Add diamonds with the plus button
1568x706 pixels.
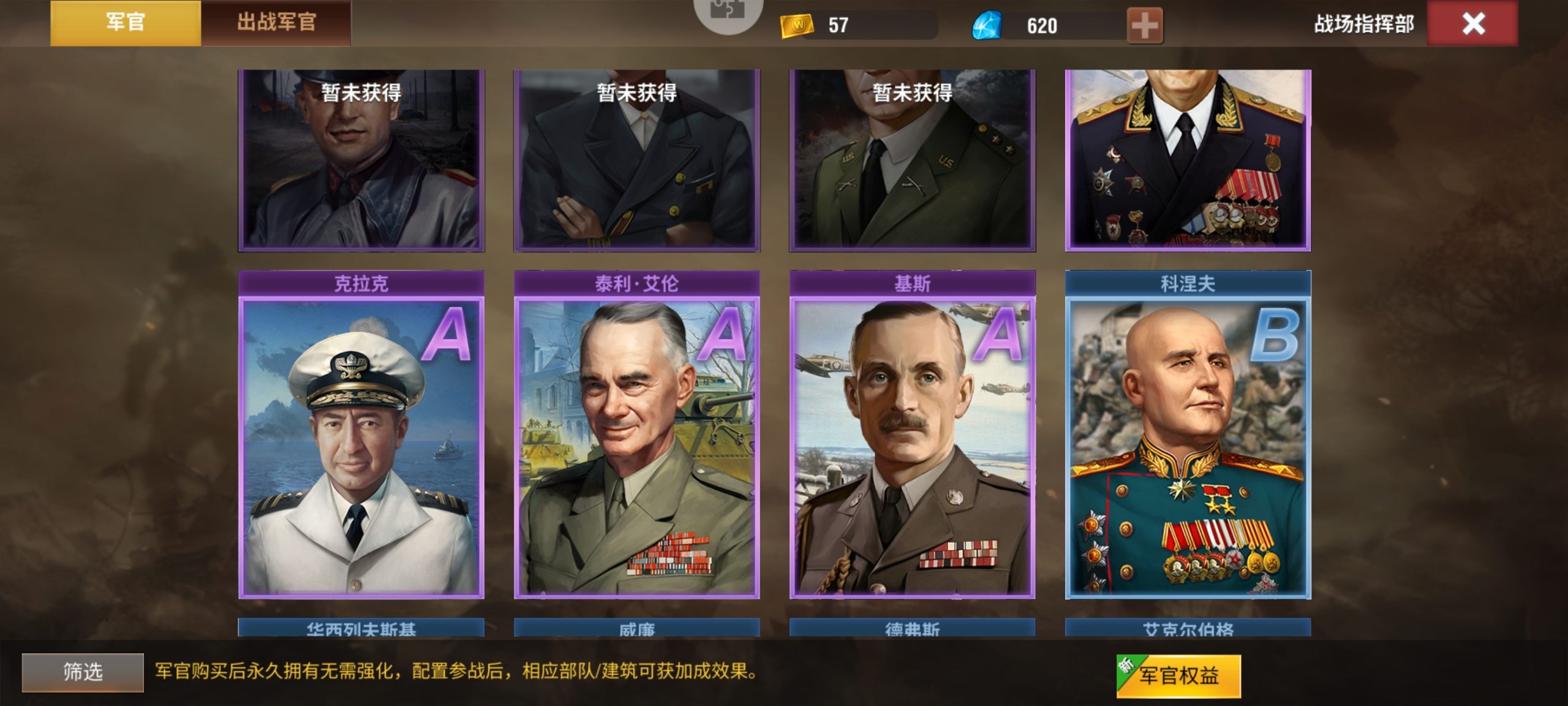coord(1144,26)
